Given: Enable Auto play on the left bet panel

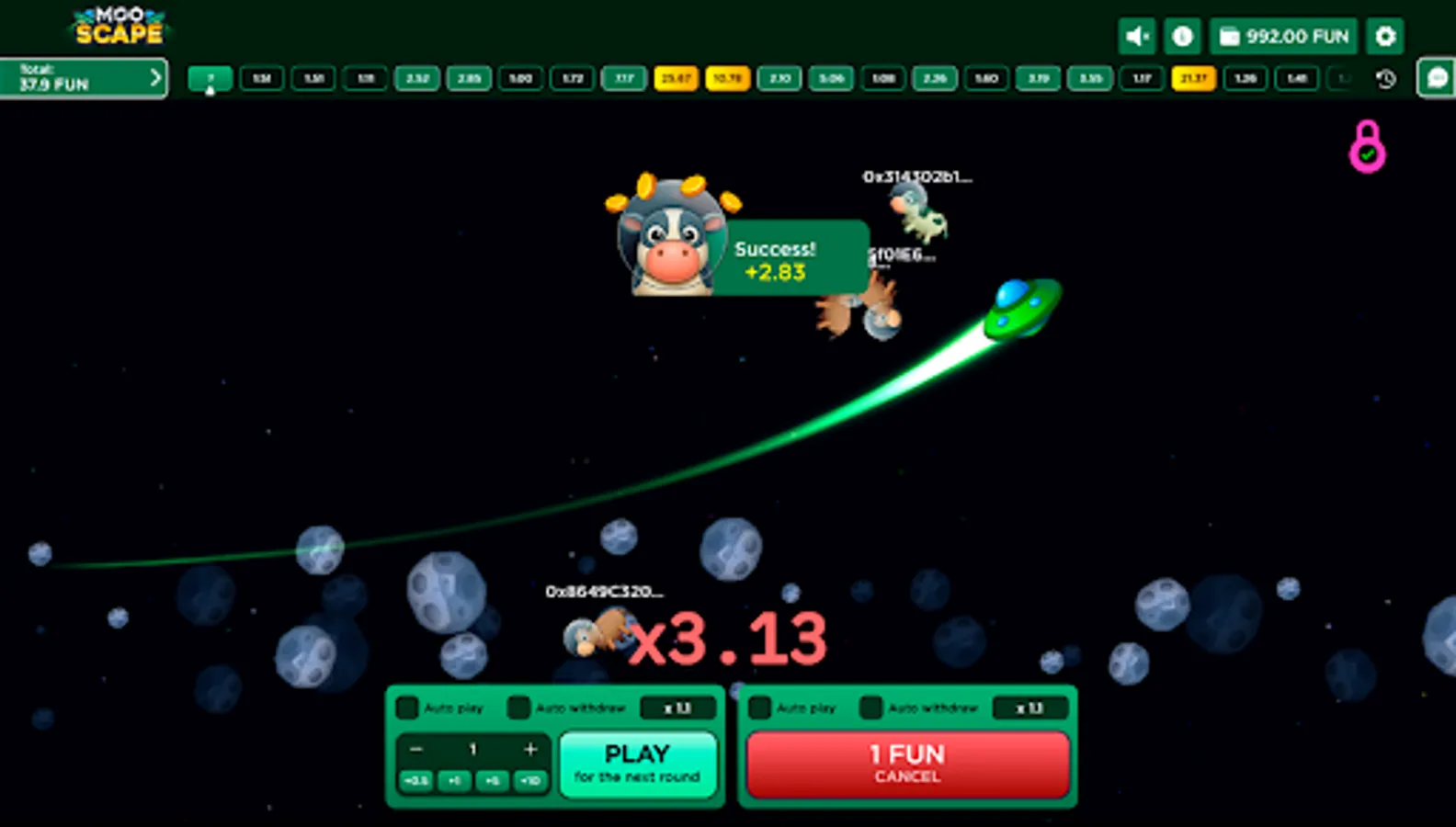Looking at the screenshot, I should 407,708.
